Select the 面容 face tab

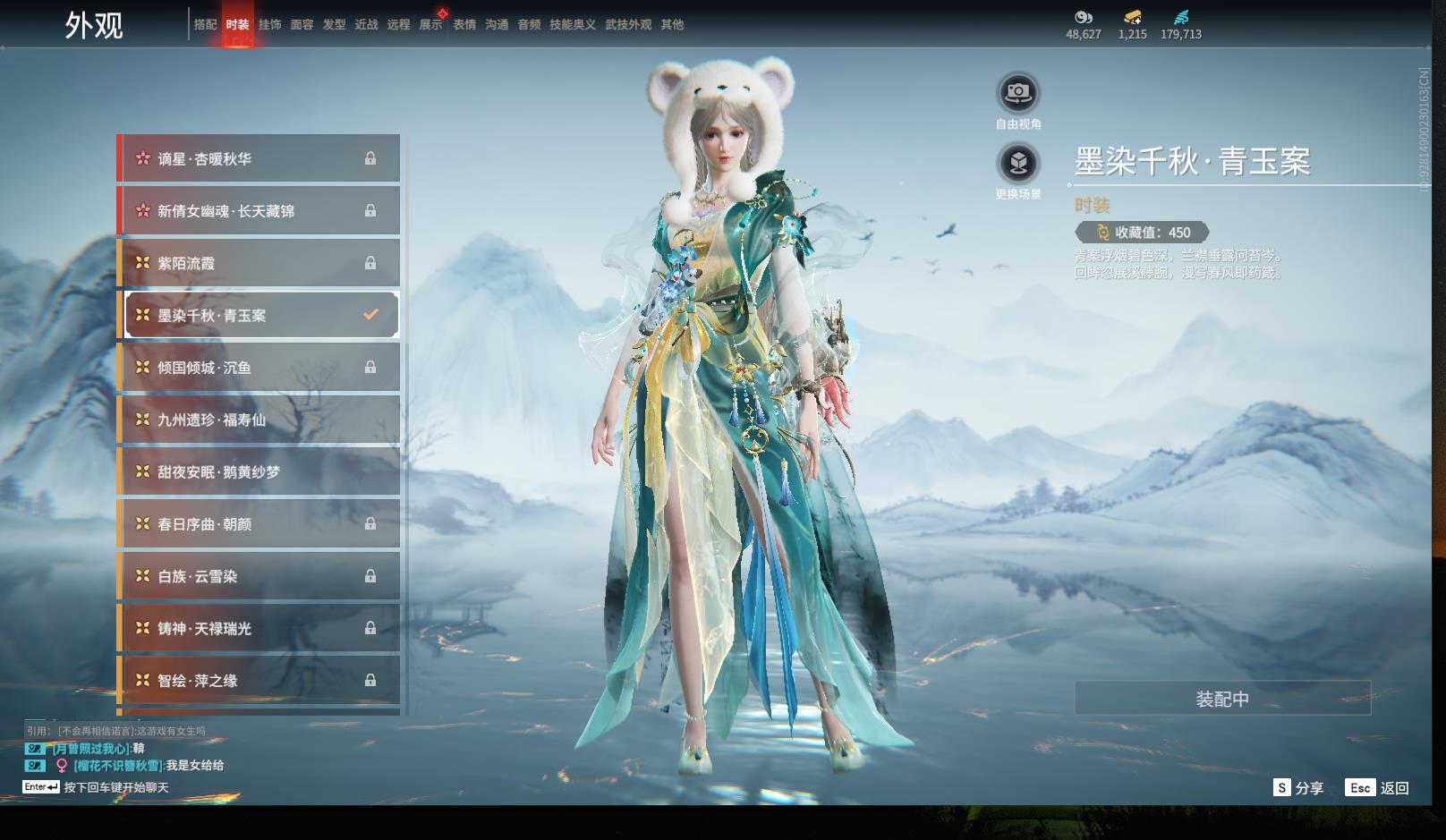coord(302,25)
